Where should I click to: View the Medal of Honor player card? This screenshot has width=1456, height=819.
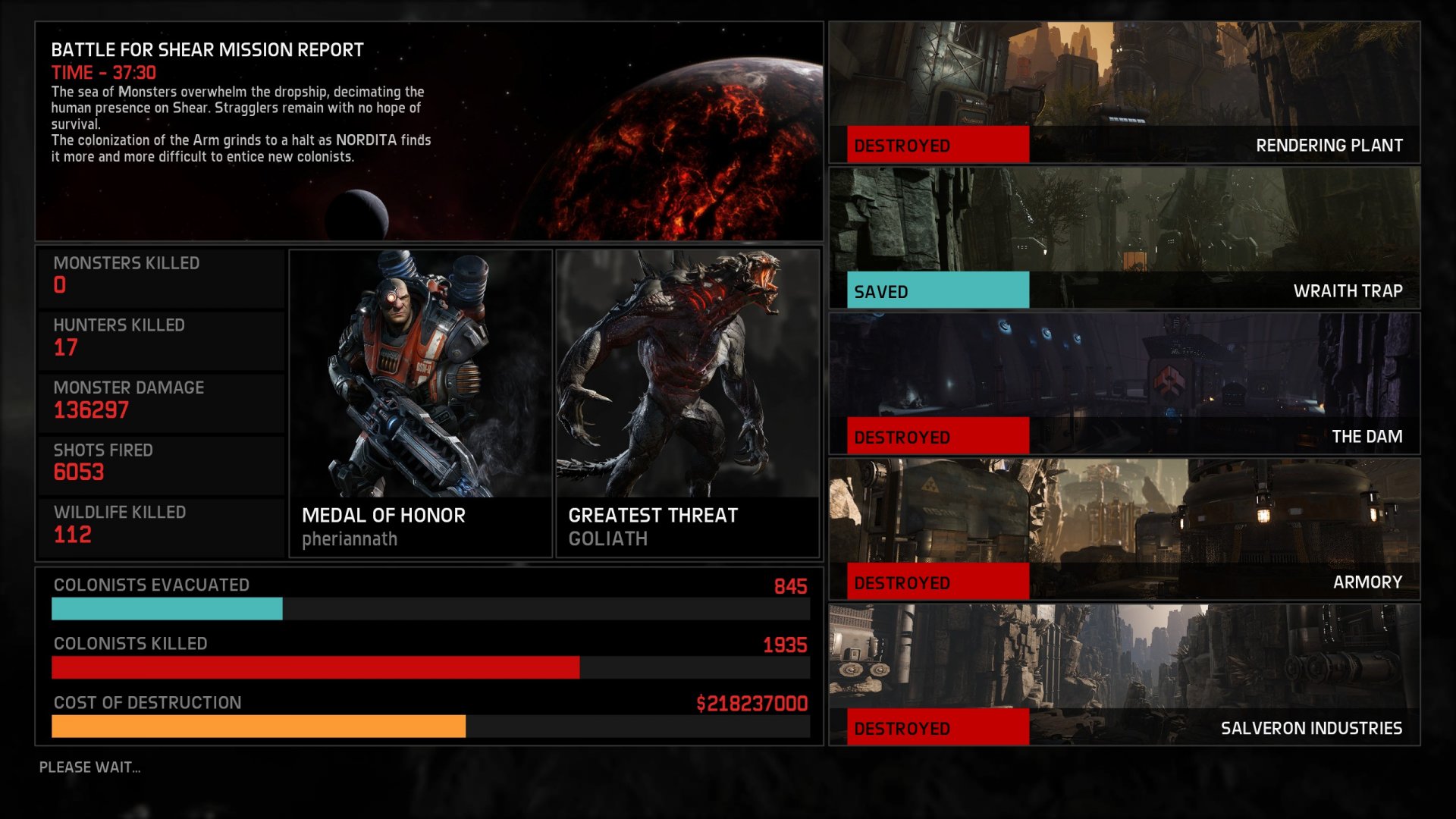(420, 403)
